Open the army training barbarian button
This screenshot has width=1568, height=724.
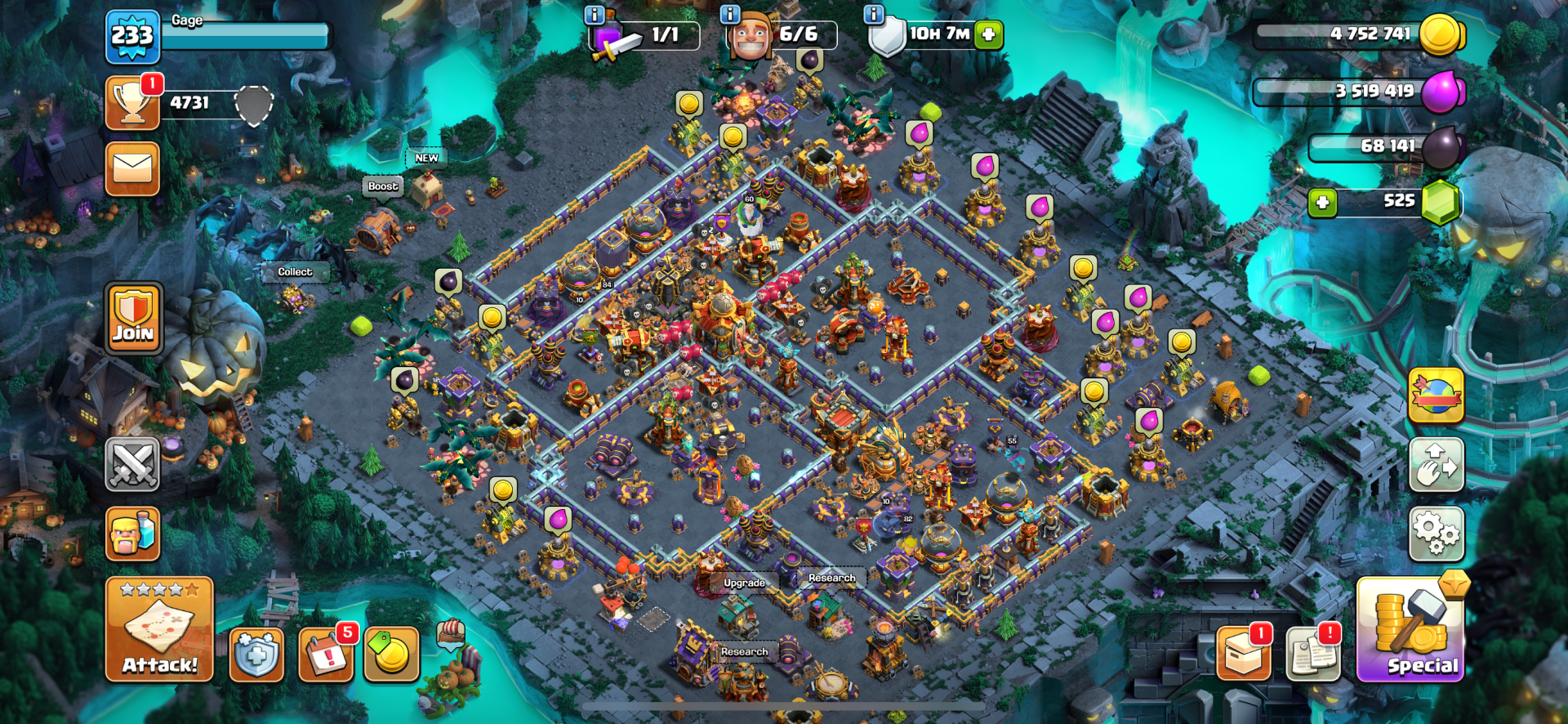point(132,534)
